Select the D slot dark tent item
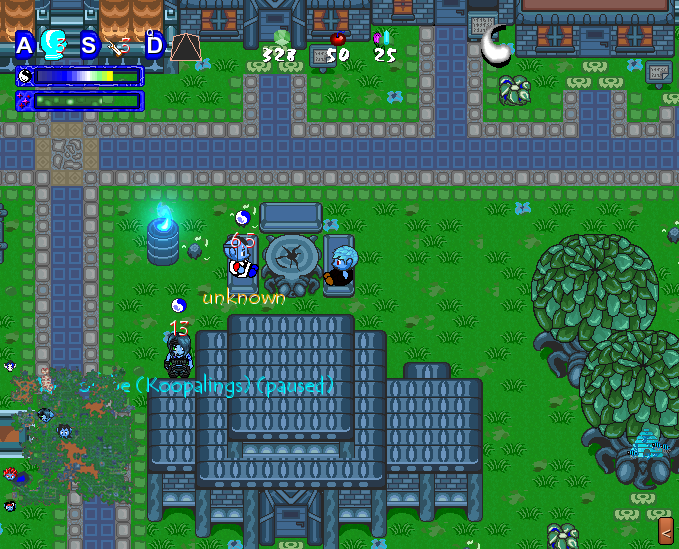679x549 pixels. coord(184,46)
